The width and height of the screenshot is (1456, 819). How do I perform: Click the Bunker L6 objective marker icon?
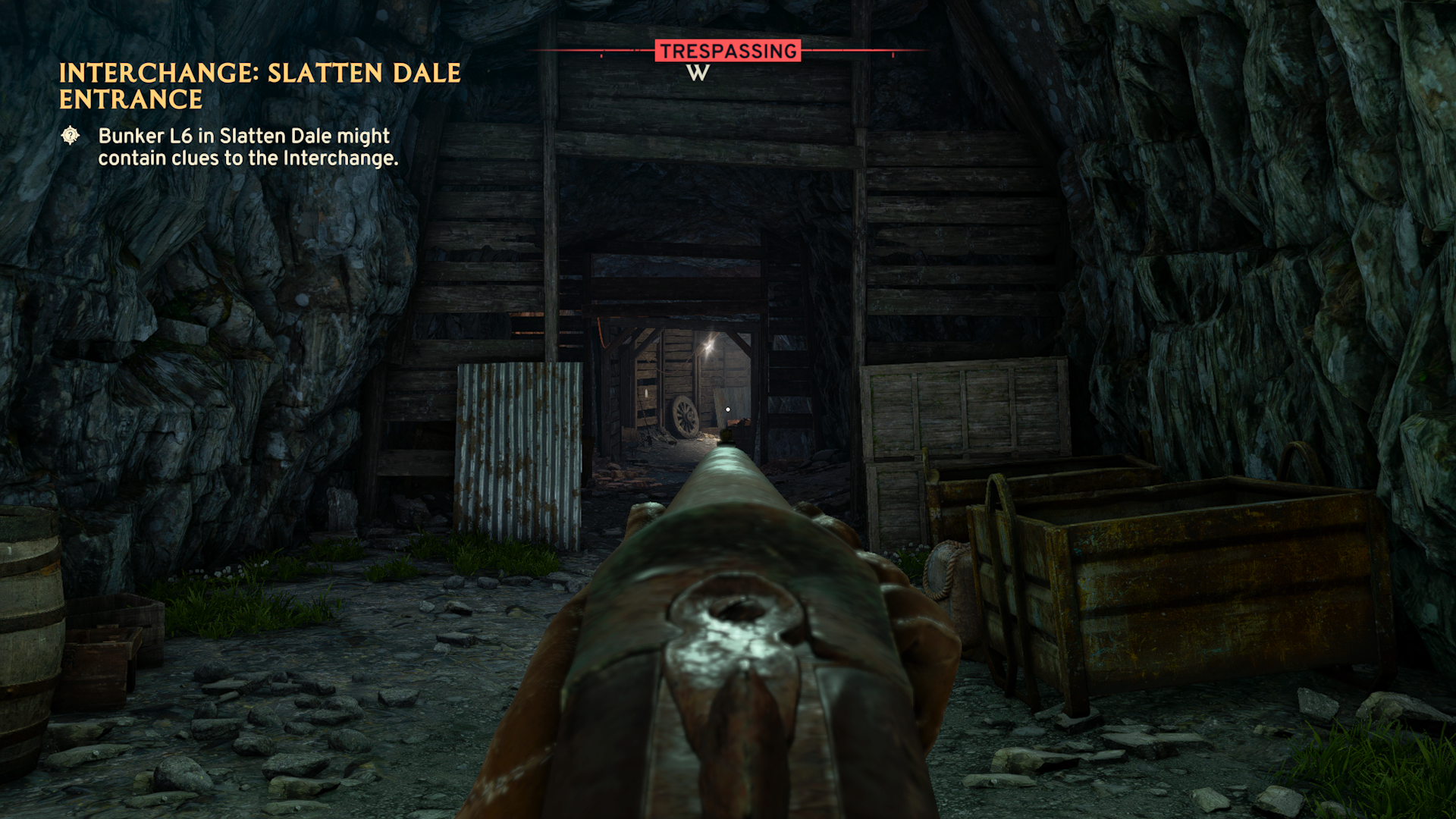tap(71, 136)
